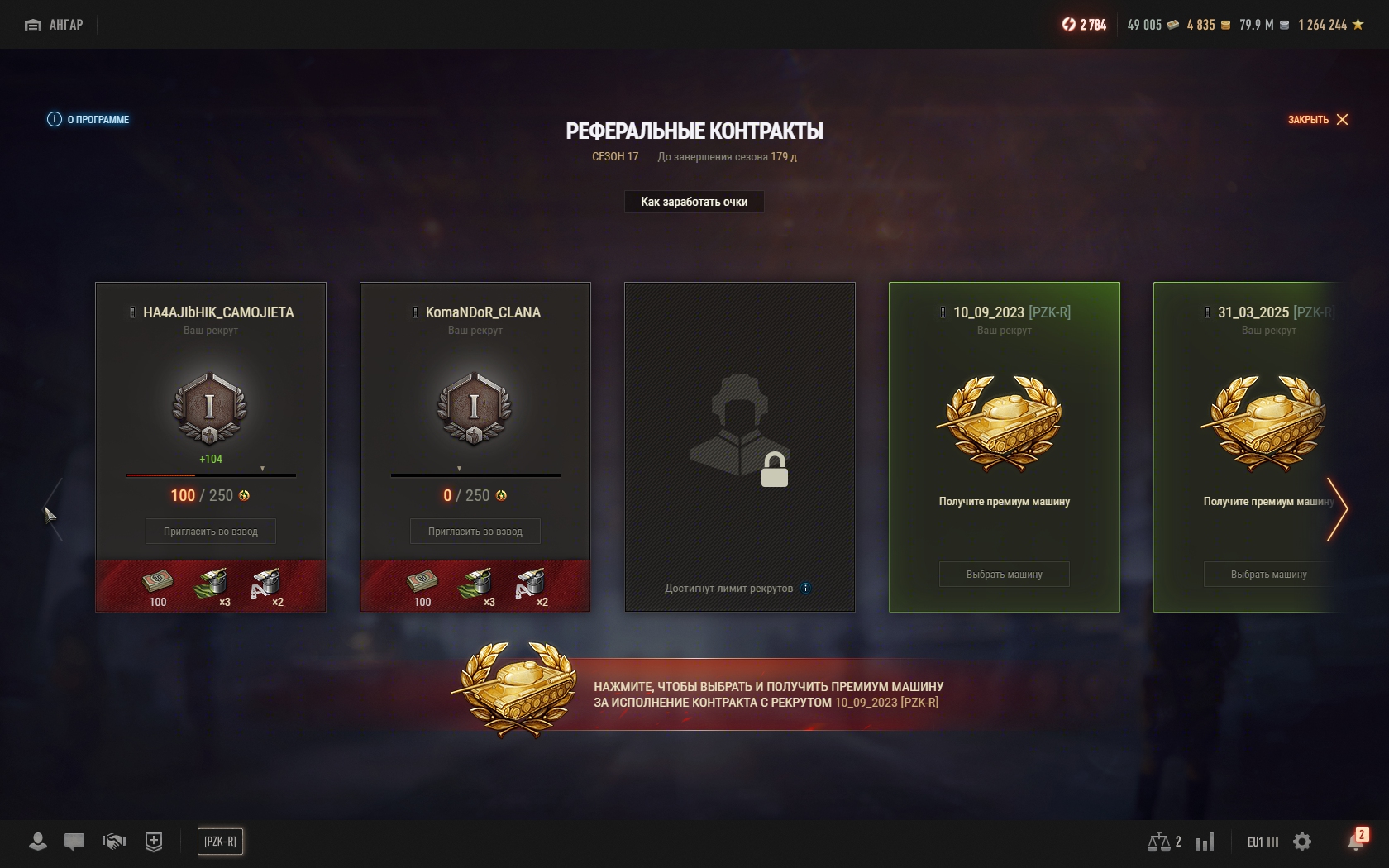Open the handshake referral icon
The height and width of the screenshot is (868, 1389).
113,842
